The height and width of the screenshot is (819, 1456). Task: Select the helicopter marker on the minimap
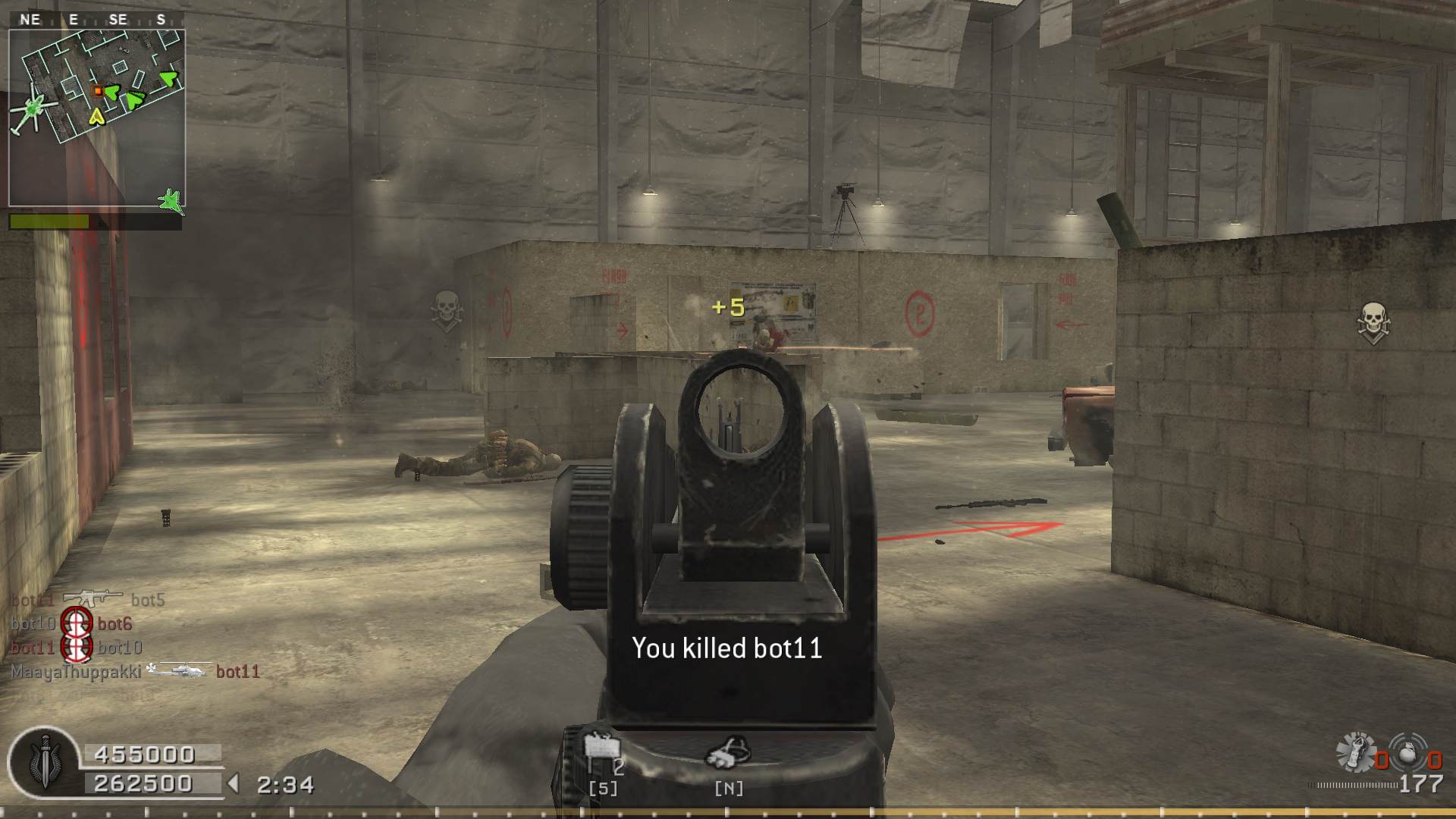coord(32,110)
